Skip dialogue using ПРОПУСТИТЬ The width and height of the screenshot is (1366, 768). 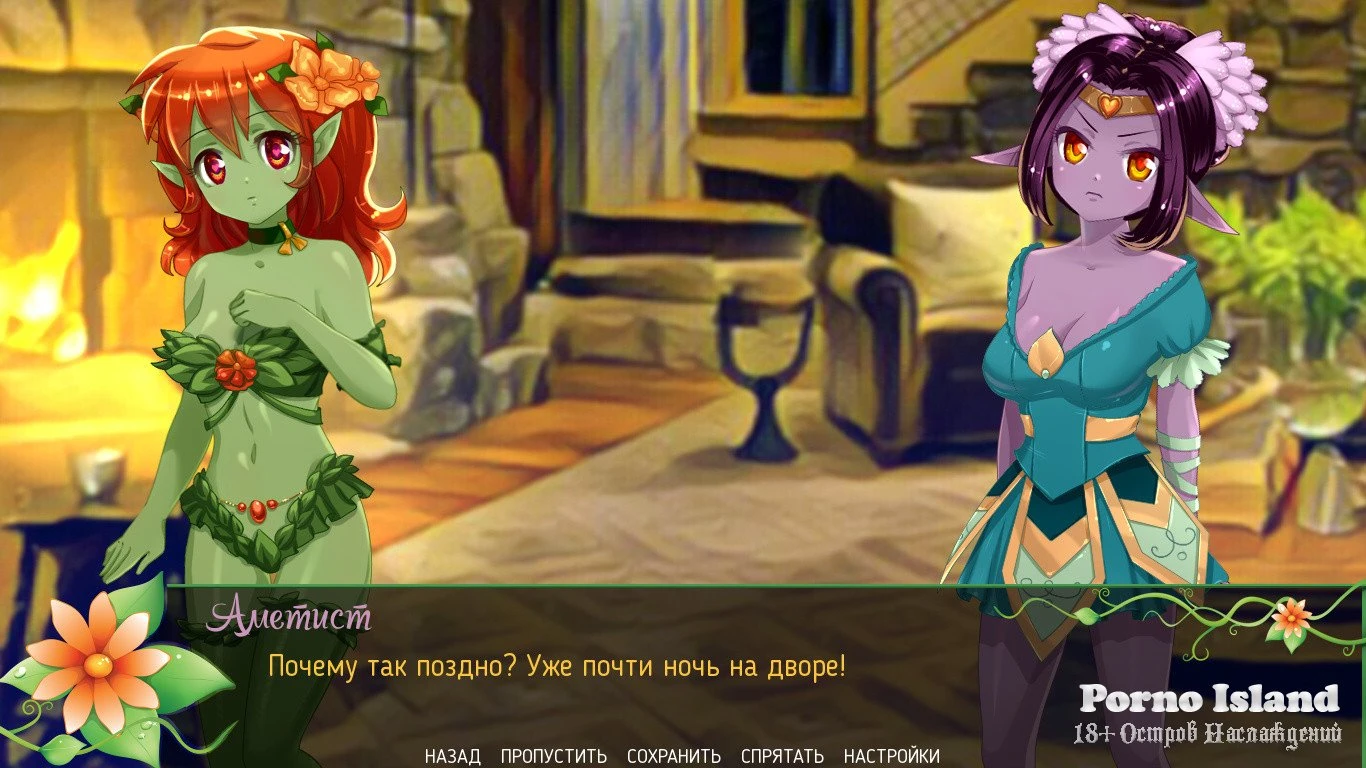click(553, 756)
